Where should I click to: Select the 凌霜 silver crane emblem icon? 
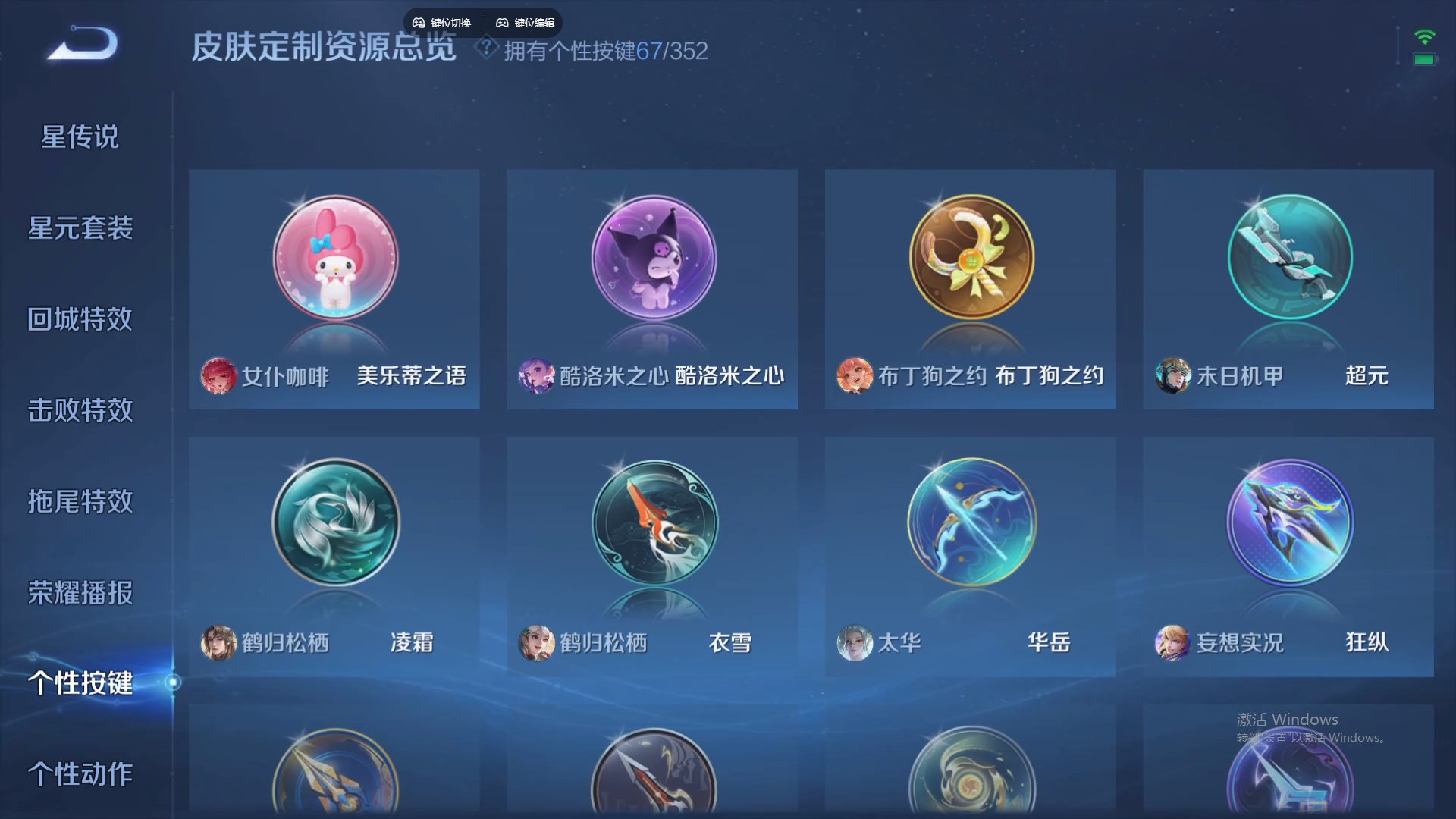click(x=334, y=522)
